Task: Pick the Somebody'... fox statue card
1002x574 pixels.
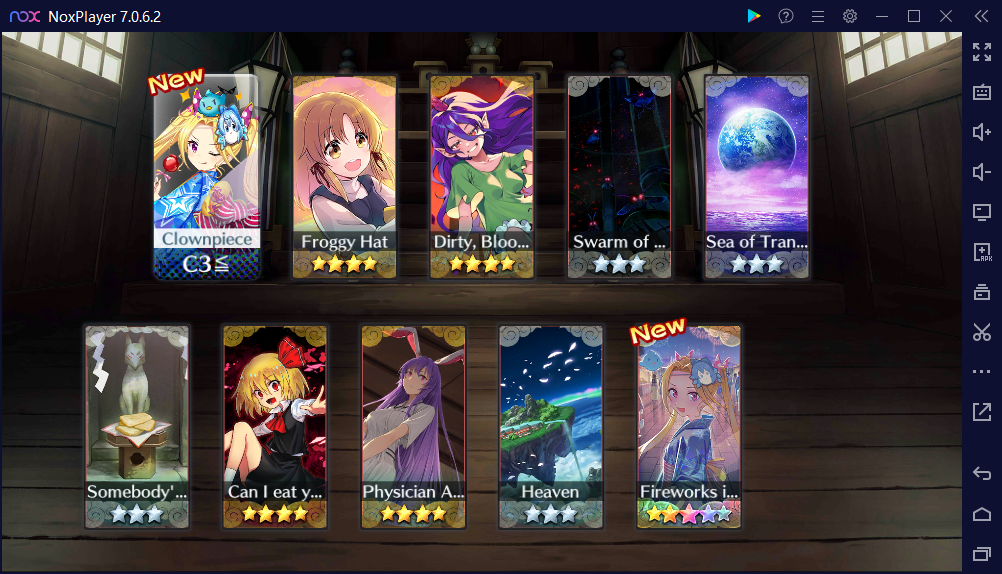Action: click(137, 426)
